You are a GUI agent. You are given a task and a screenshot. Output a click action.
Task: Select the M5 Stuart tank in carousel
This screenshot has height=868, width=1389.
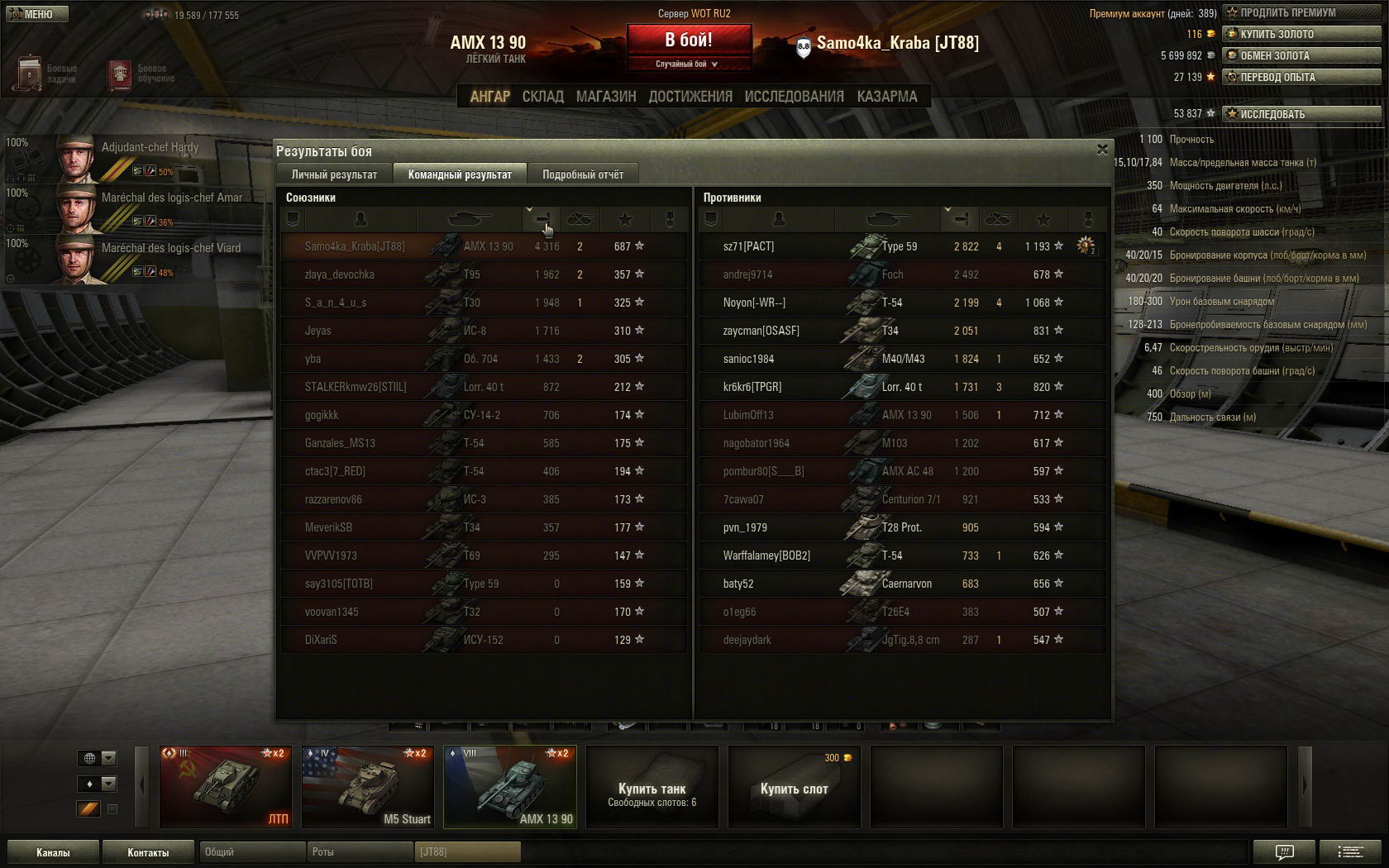(x=367, y=787)
